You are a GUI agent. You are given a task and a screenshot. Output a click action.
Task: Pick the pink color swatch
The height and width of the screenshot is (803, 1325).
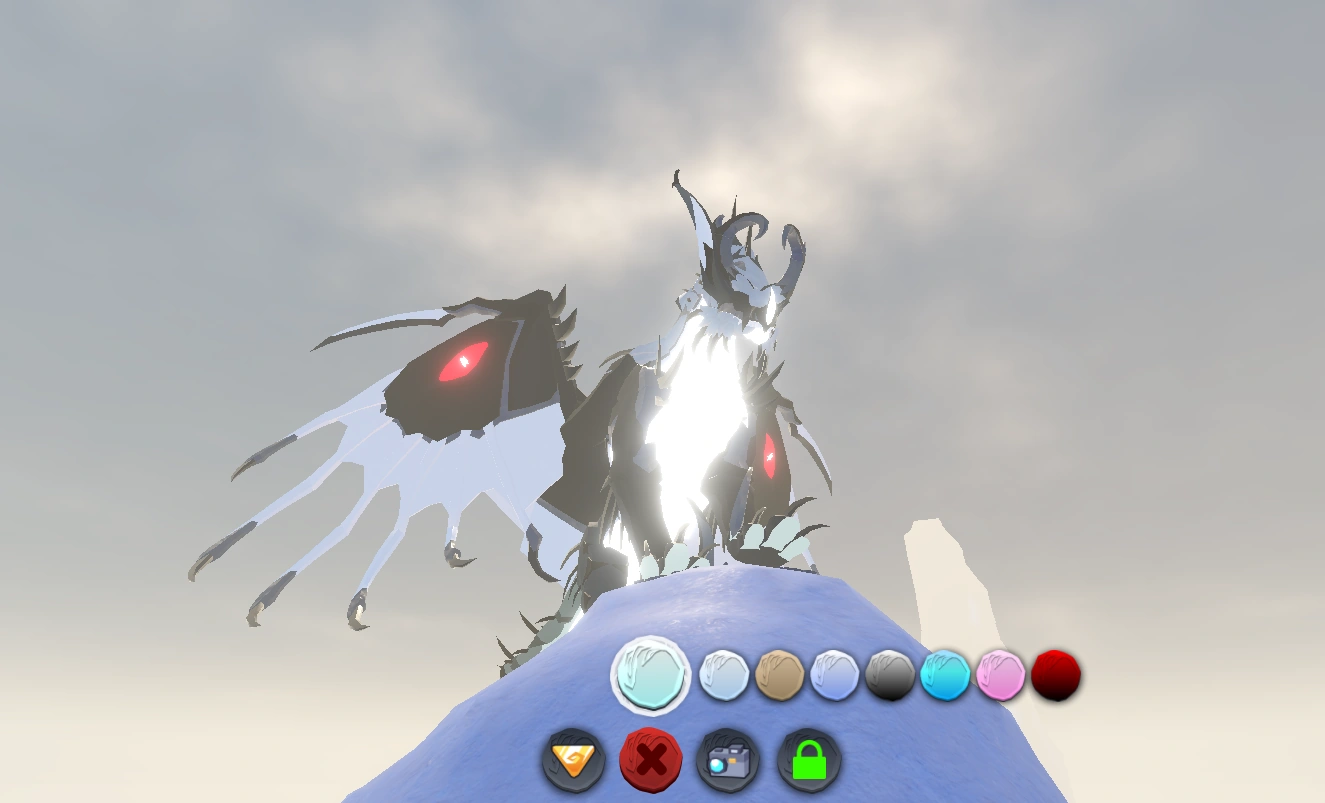pyautogui.click(x=999, y=675)
